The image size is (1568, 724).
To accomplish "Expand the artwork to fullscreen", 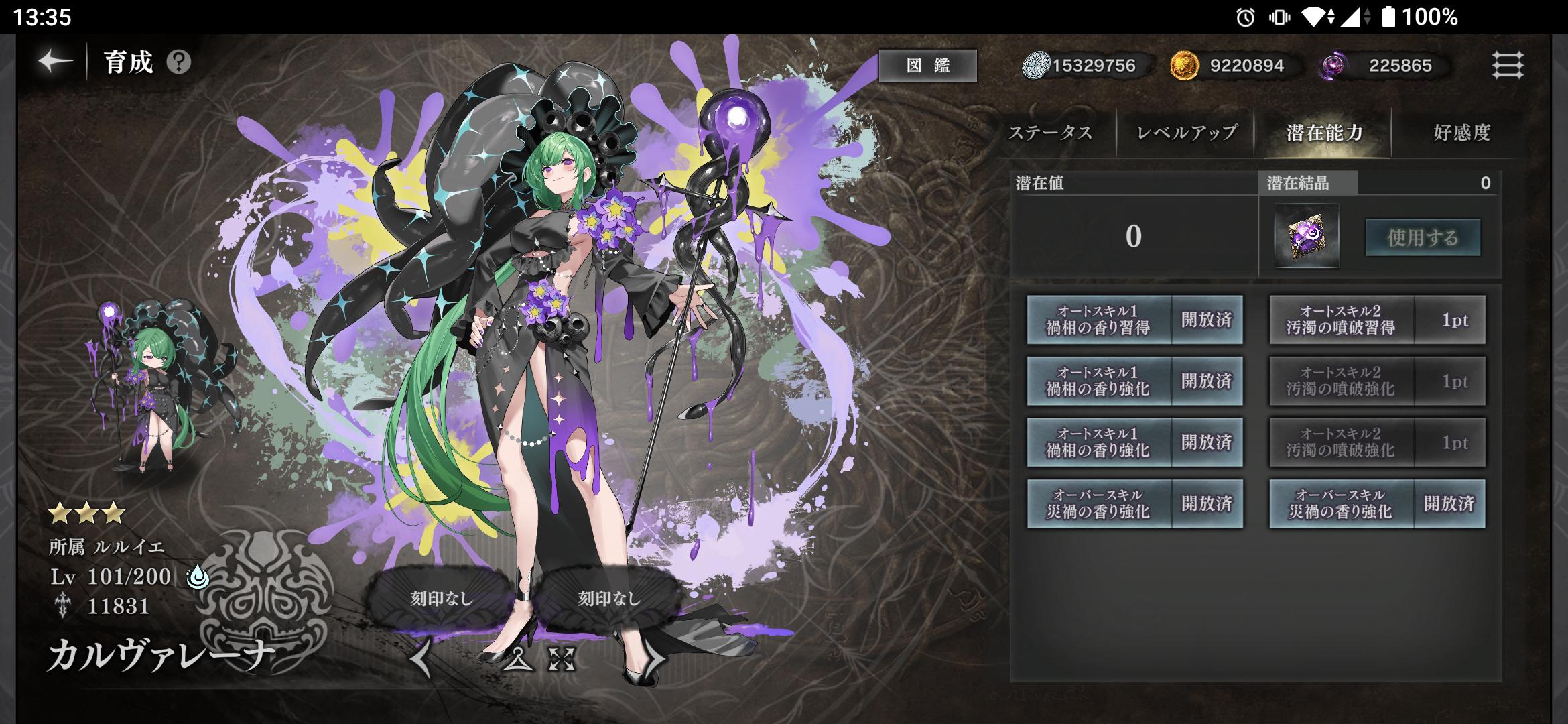I will coord(562,660).
